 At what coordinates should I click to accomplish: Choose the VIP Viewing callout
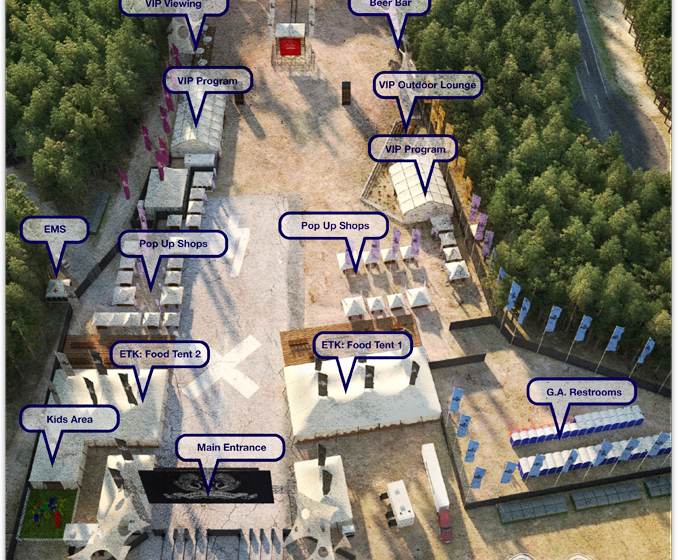pos(173,5)
